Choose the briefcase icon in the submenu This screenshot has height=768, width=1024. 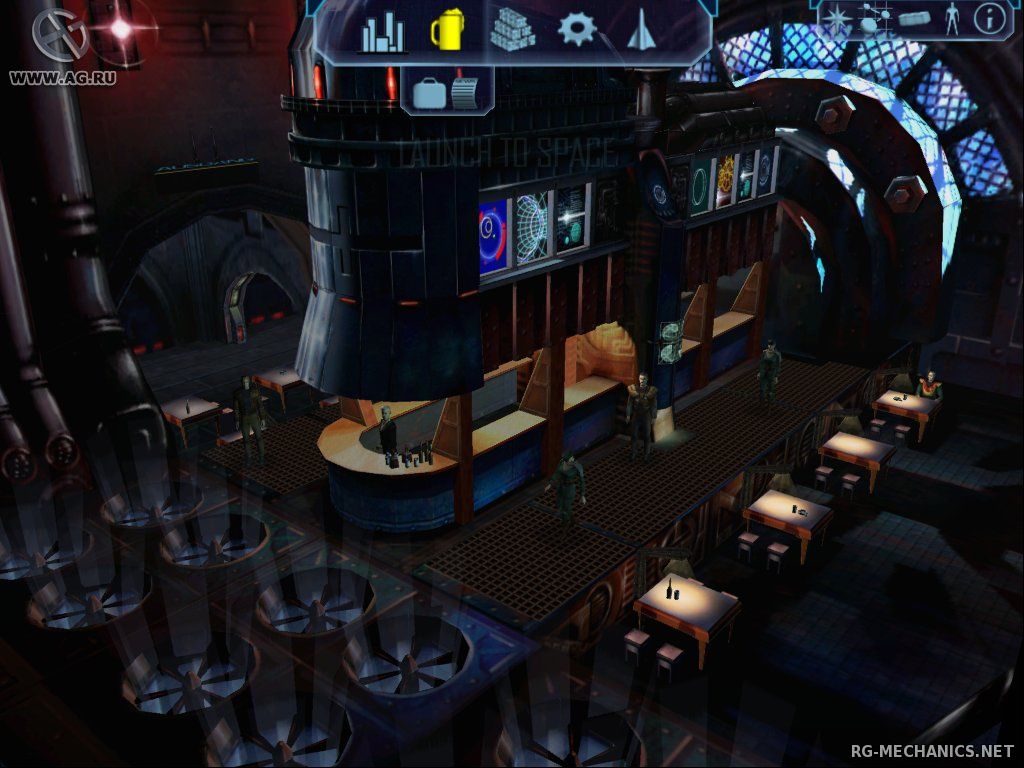pos(428,93)
